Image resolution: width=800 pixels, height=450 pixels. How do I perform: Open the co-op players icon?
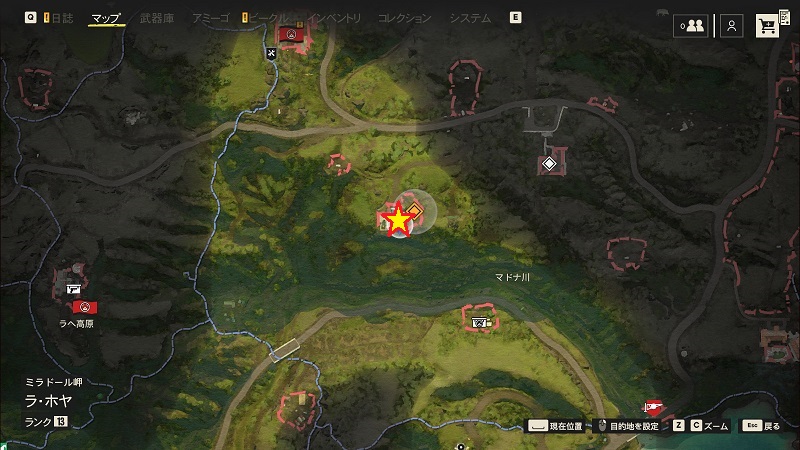click(x=691, y=27)
